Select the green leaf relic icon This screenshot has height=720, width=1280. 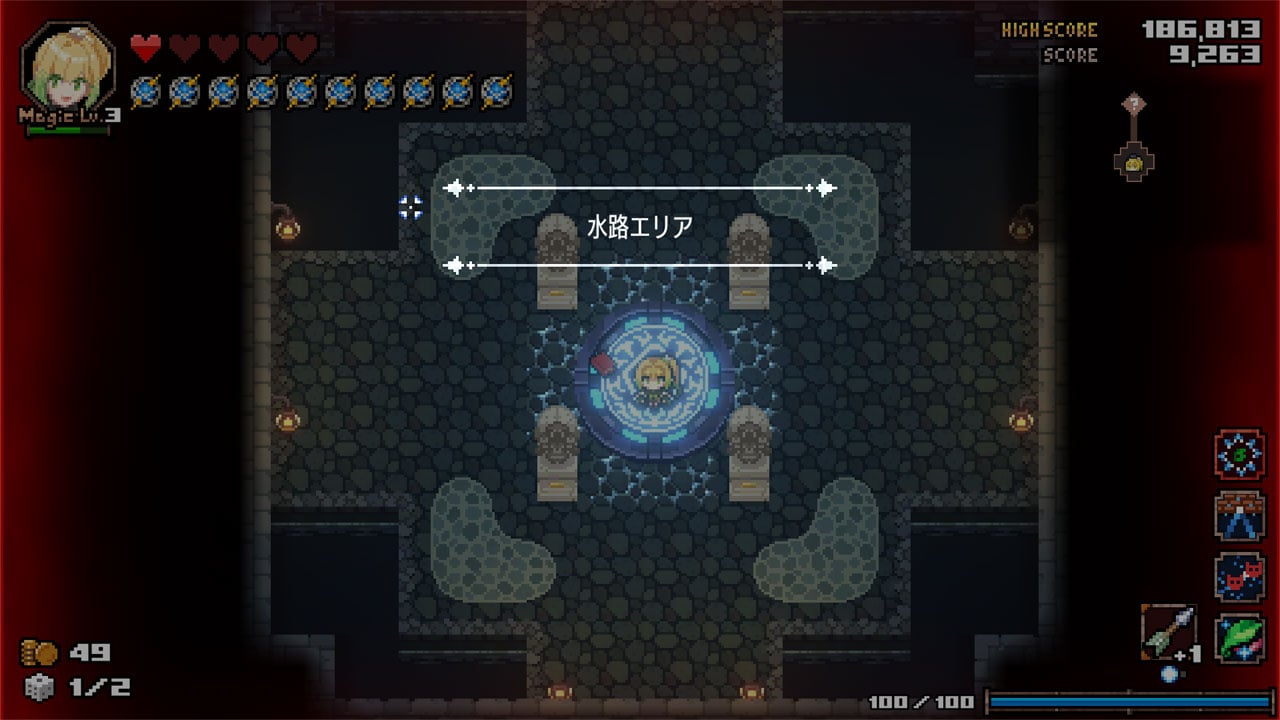tap(1239, 637)
